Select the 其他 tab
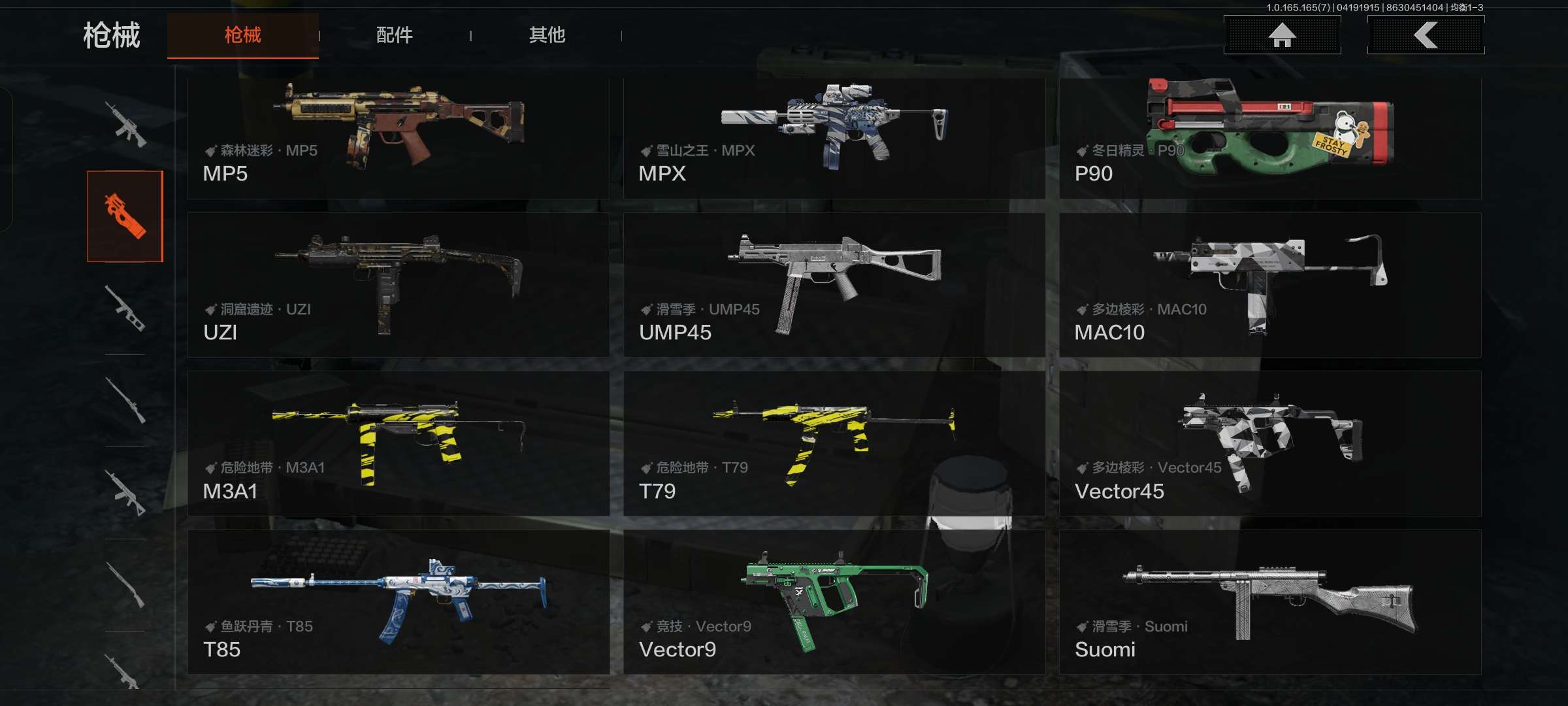Viewport: 1568px width, 706px height. point(547,35)
